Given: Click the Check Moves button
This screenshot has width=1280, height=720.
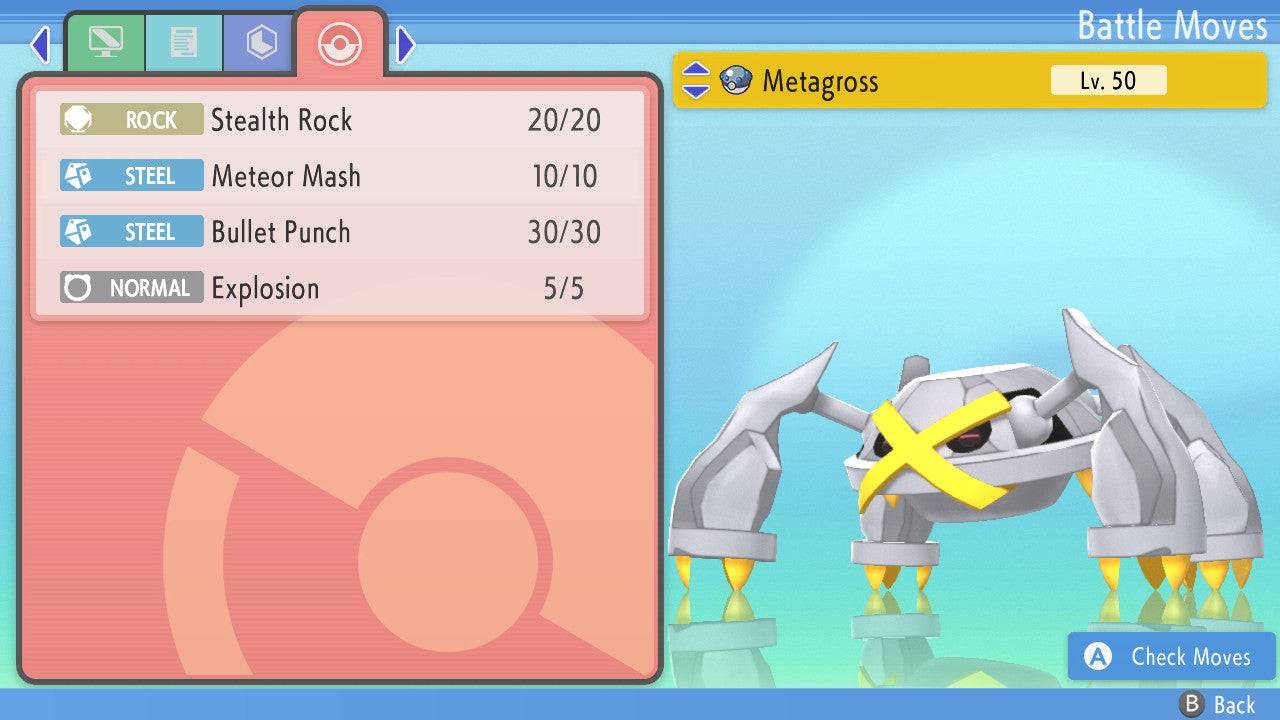Looking at the screenshot, I should tap(1171, 657).
